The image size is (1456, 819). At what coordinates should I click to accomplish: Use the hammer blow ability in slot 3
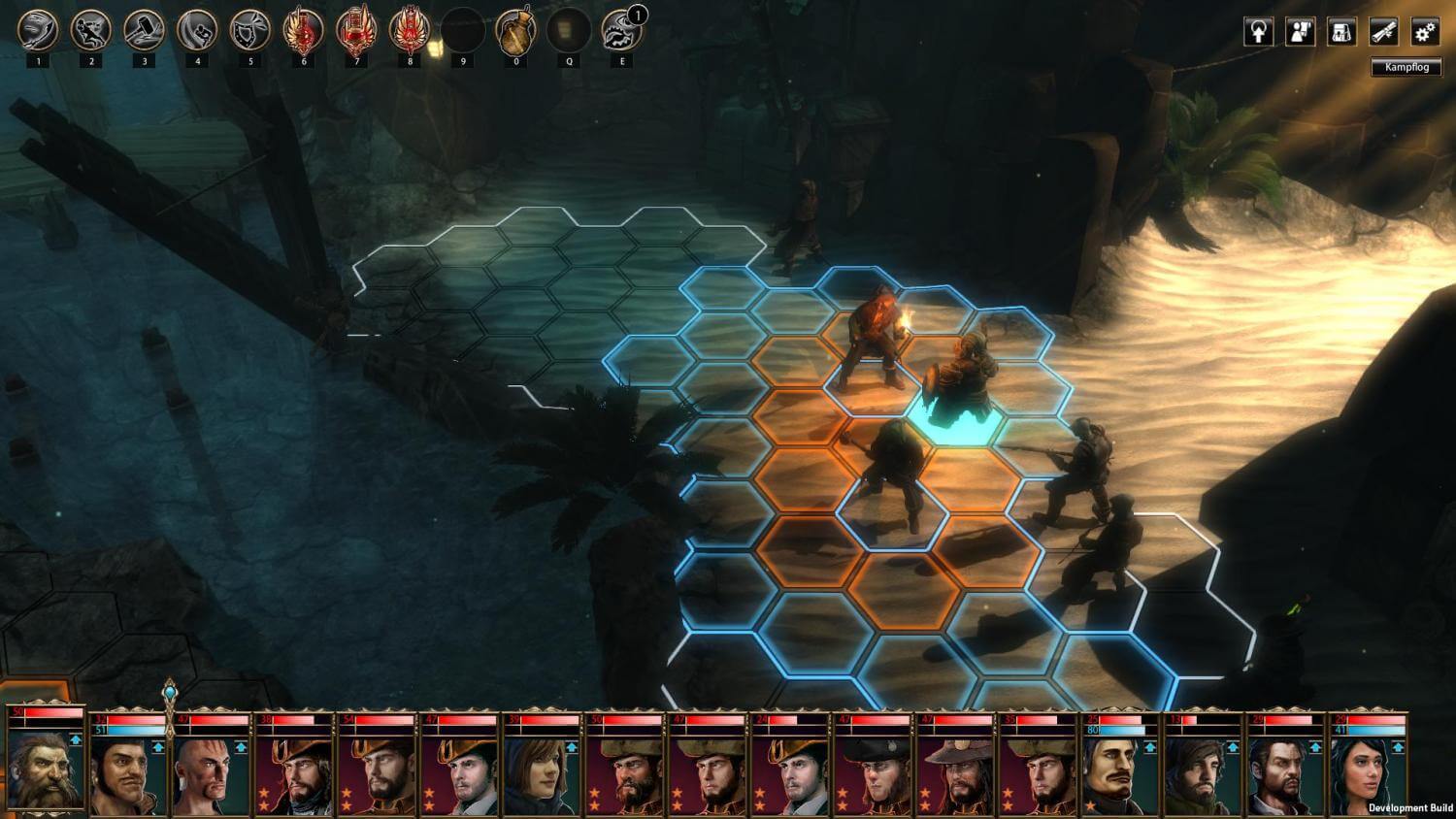(x=145, y=29)
